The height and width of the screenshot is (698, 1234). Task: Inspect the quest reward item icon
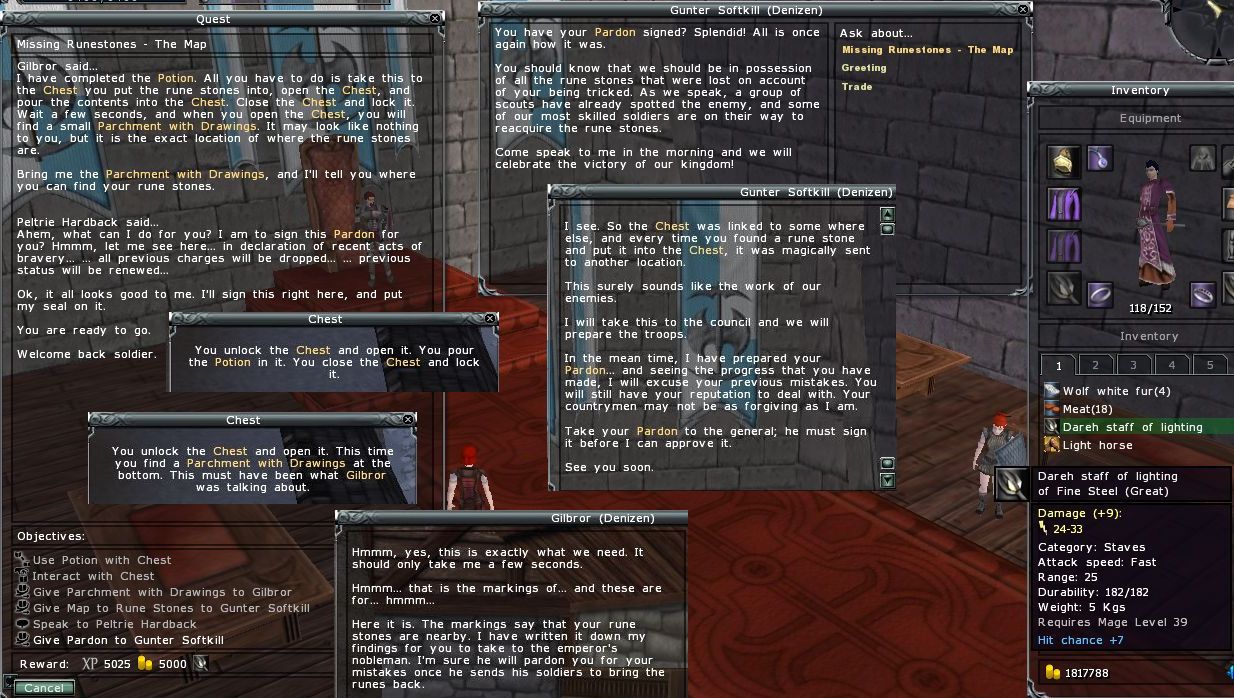point(201,663)
